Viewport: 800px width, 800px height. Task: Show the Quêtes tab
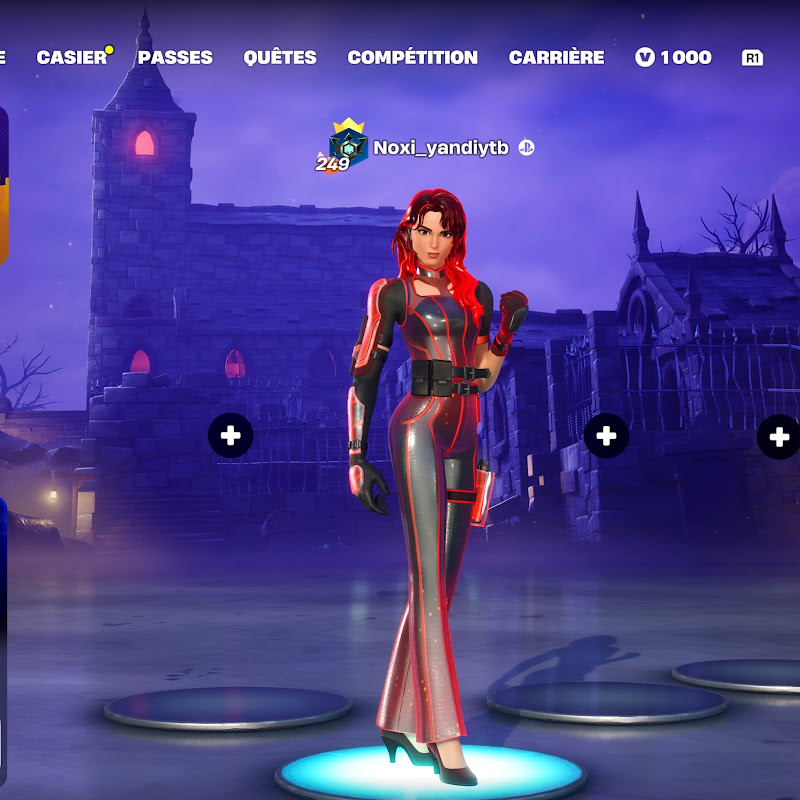point(280,58)
